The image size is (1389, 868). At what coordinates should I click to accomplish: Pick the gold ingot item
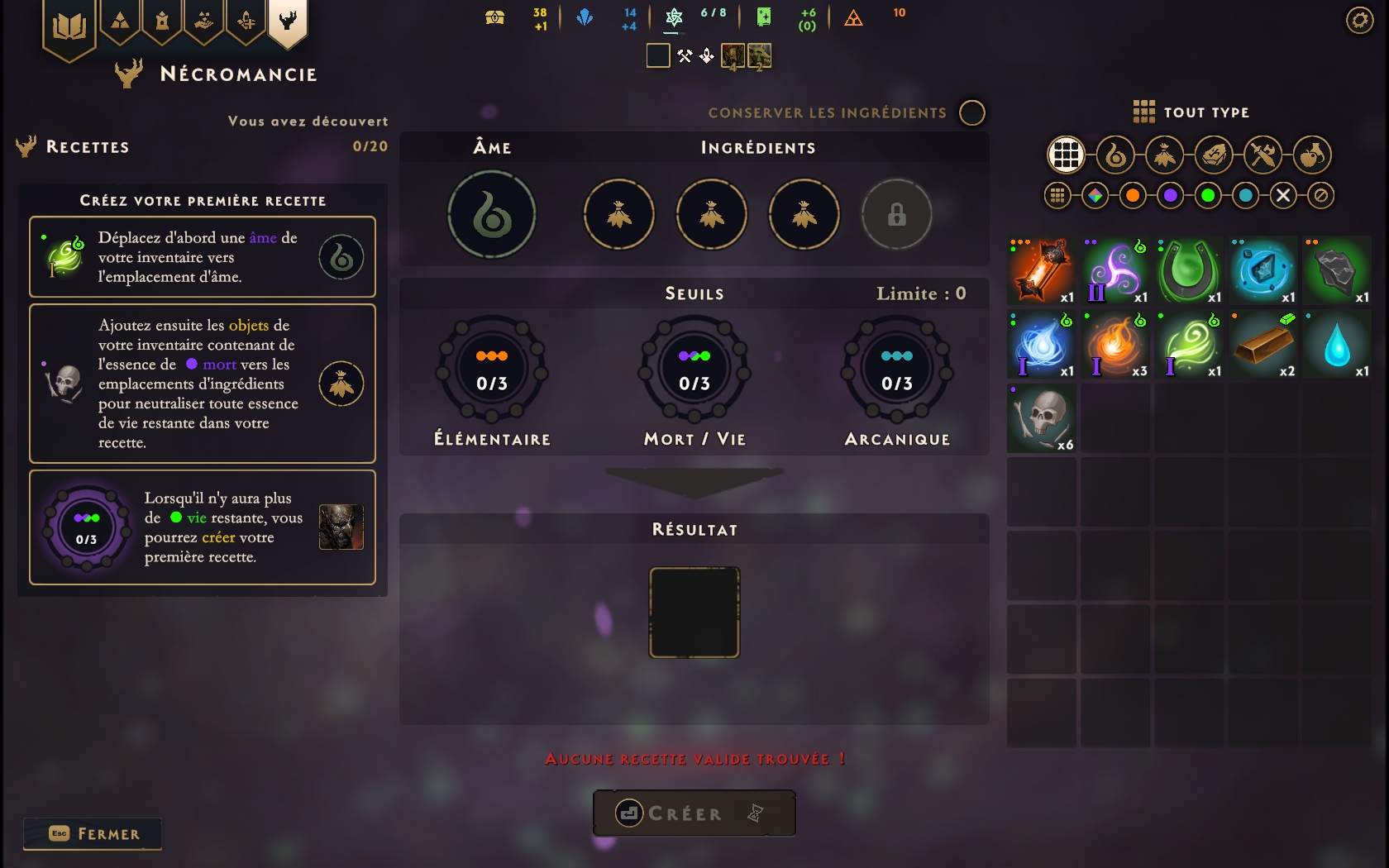(1263, 345)
